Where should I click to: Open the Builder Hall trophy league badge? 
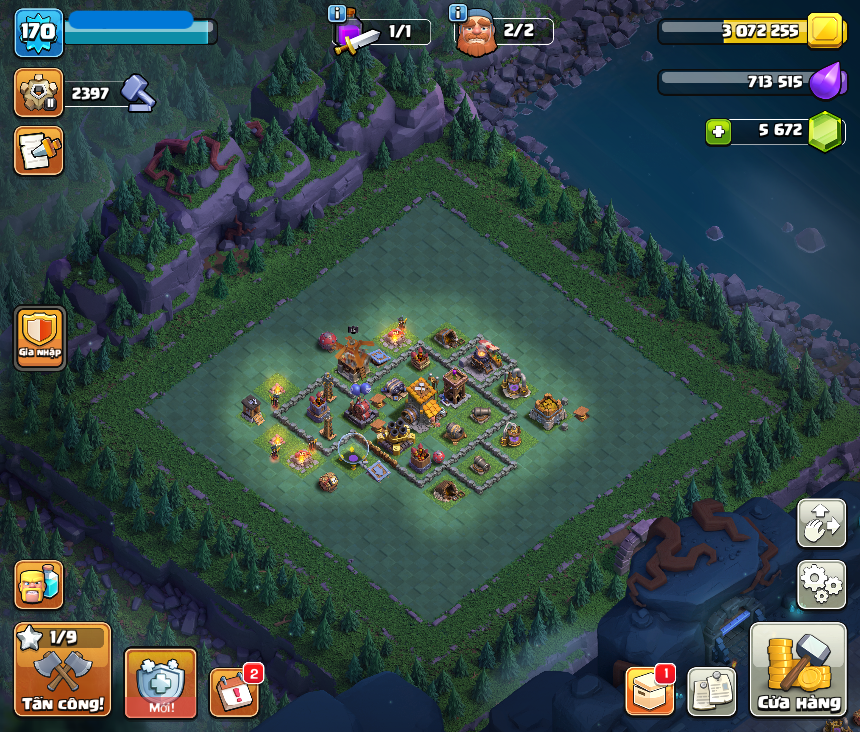pyautogui.click(x=38, y=93)
